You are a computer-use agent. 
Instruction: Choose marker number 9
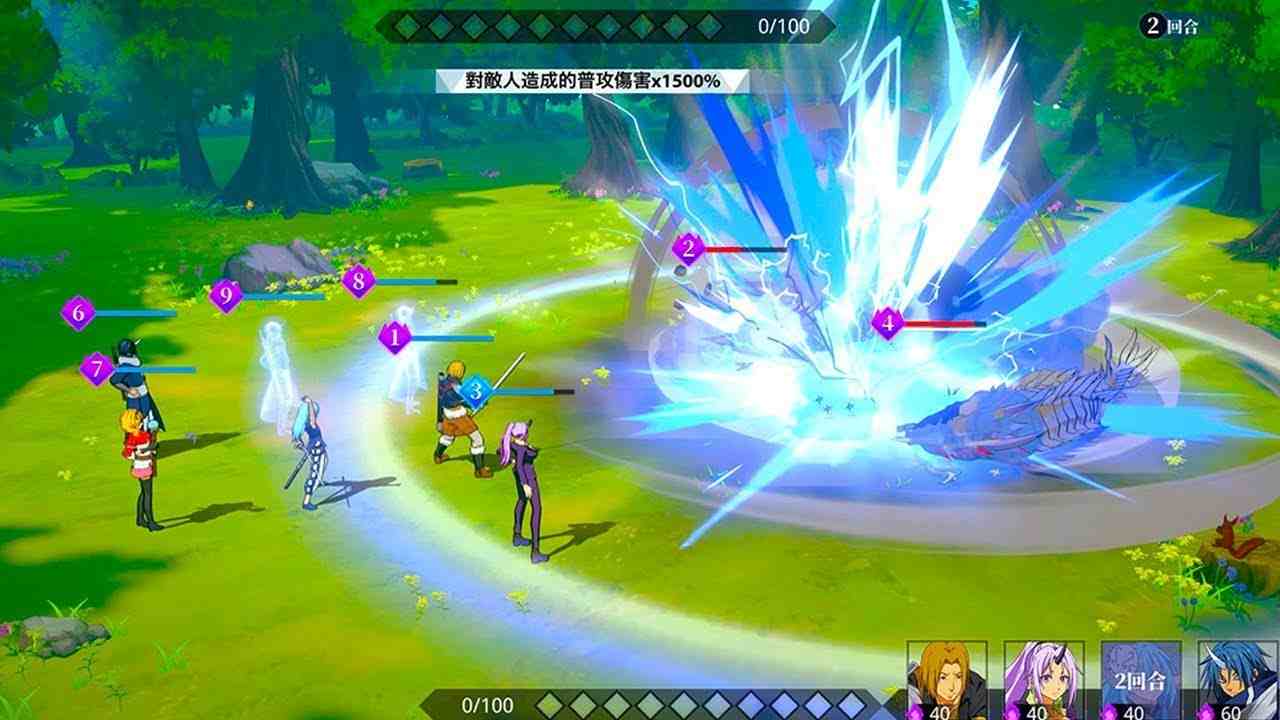[225, 296]
